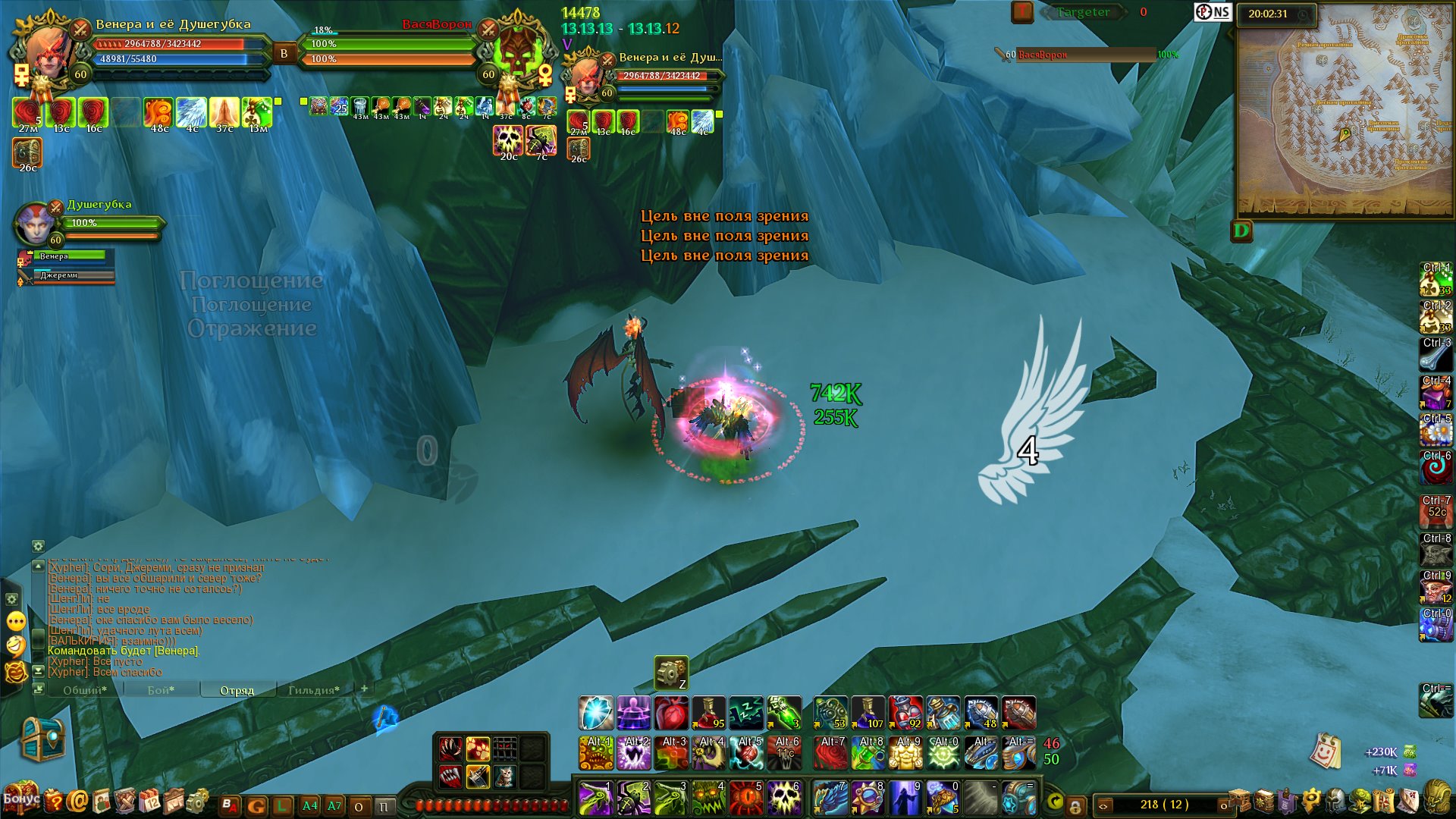
Task: Open the Общий chat tab
Action: (x=84, y=690)
